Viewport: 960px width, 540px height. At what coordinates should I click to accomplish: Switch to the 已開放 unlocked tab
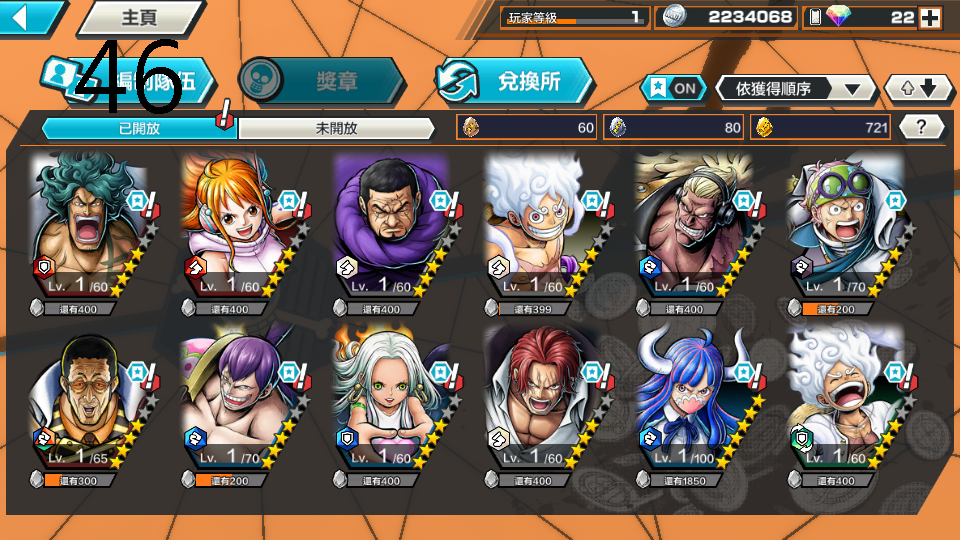pyautogui.click(x=138, y=128)
